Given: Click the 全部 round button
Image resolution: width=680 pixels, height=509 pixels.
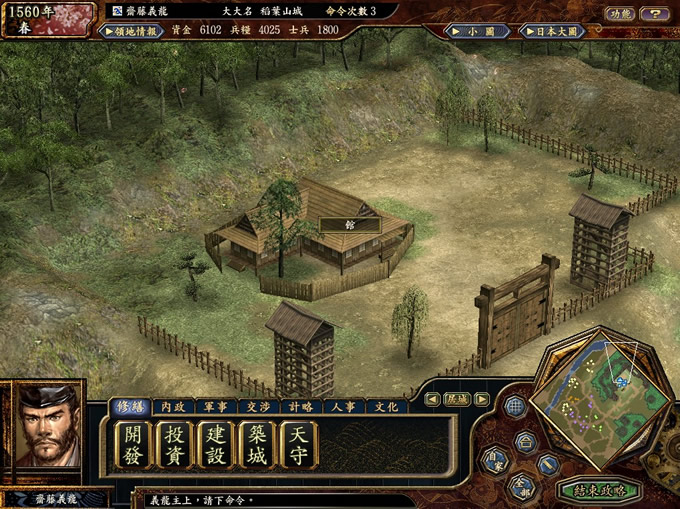Looking at the screenshot, I should point(521,485).
